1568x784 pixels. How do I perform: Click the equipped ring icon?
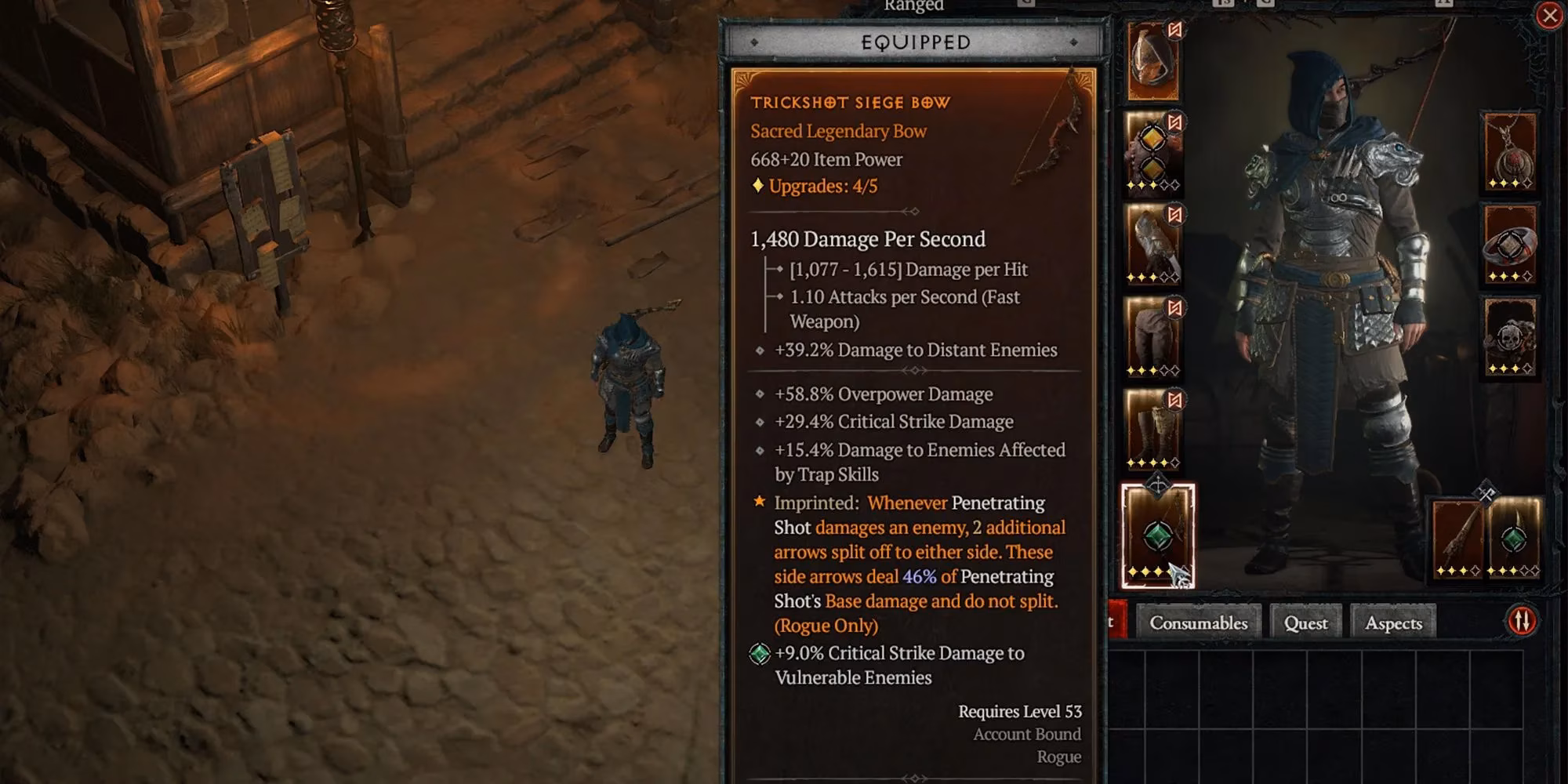pyautogui.click(x=1509, y=243)
